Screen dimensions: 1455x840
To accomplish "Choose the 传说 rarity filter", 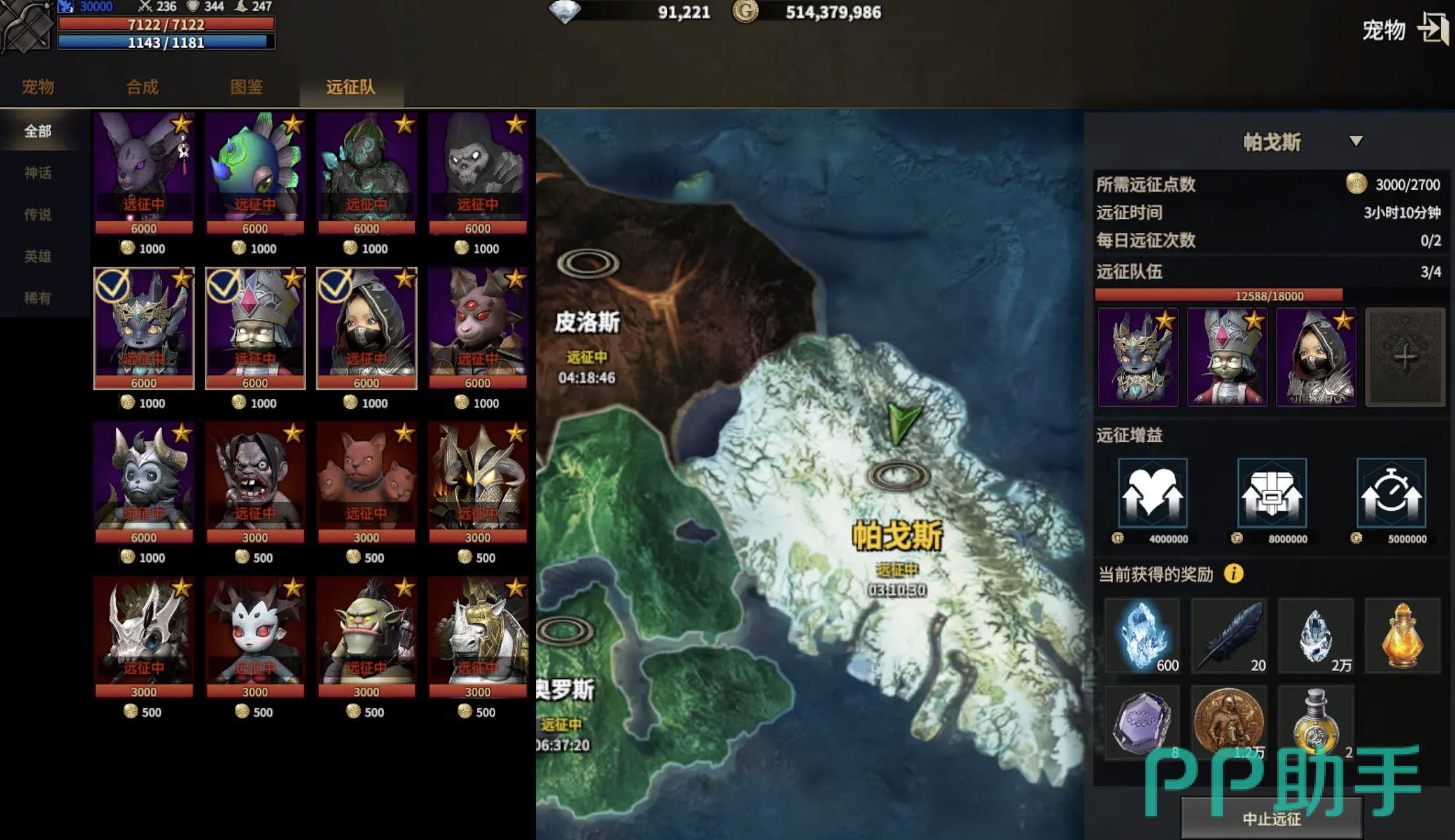I will [38, 215].
